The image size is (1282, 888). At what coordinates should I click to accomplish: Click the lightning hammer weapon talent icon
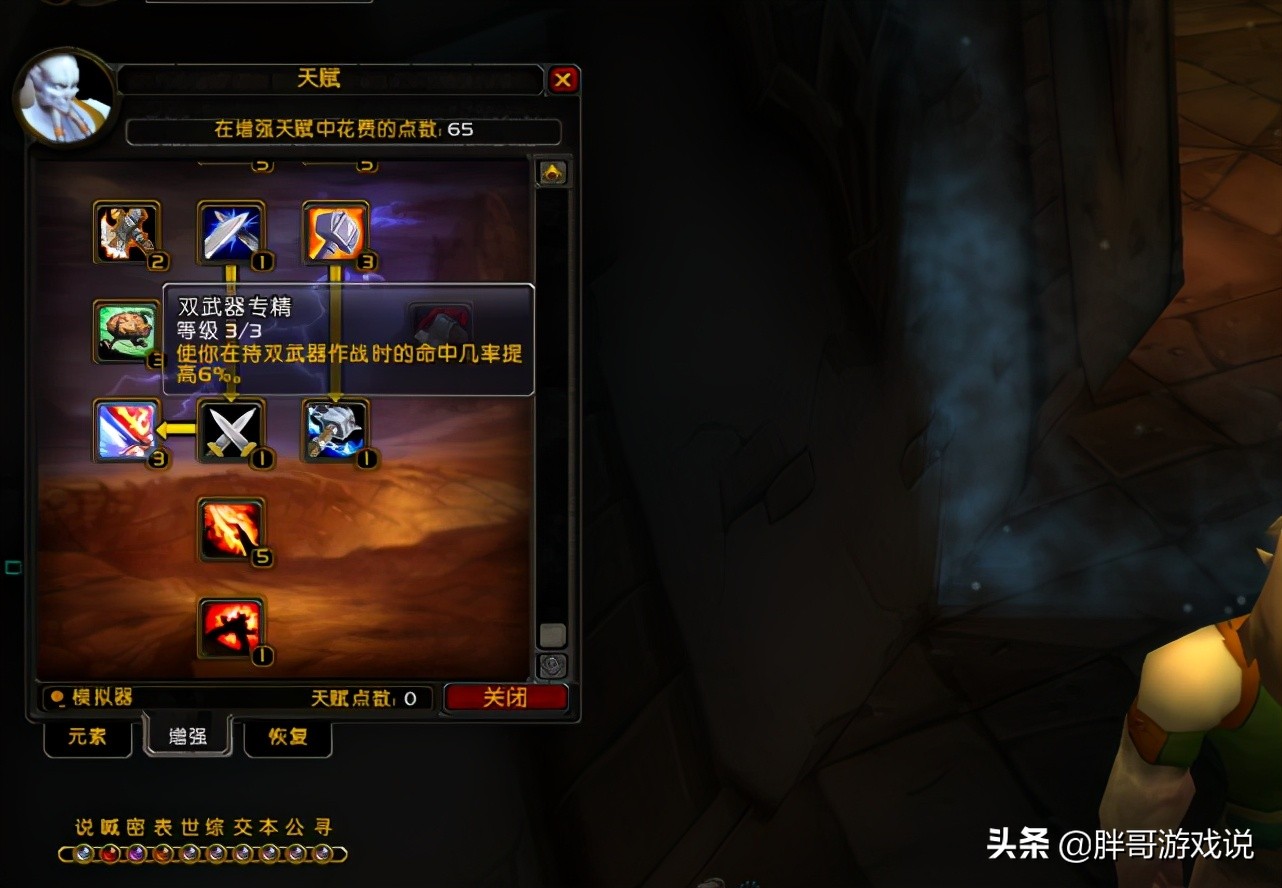tap(334, 430)
